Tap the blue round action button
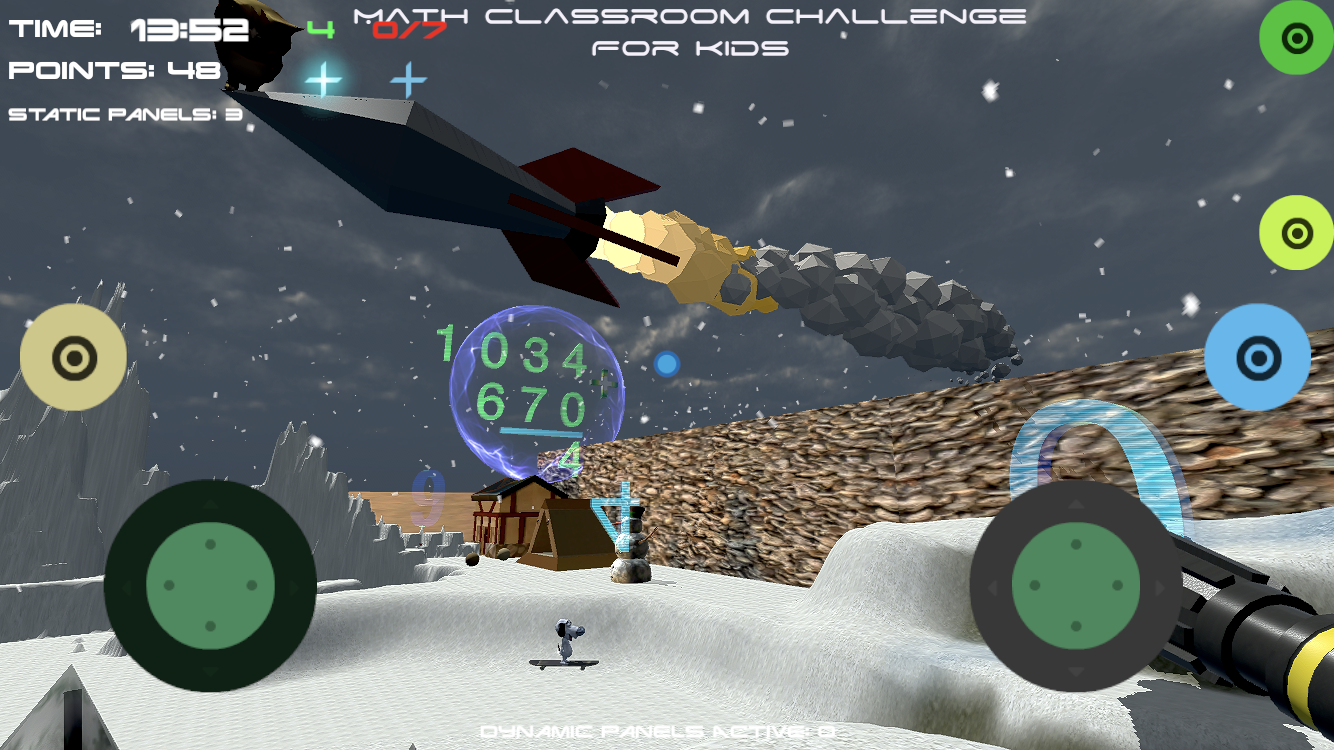The width and height of the screenshot is (1334, 750). [1257, 357]
